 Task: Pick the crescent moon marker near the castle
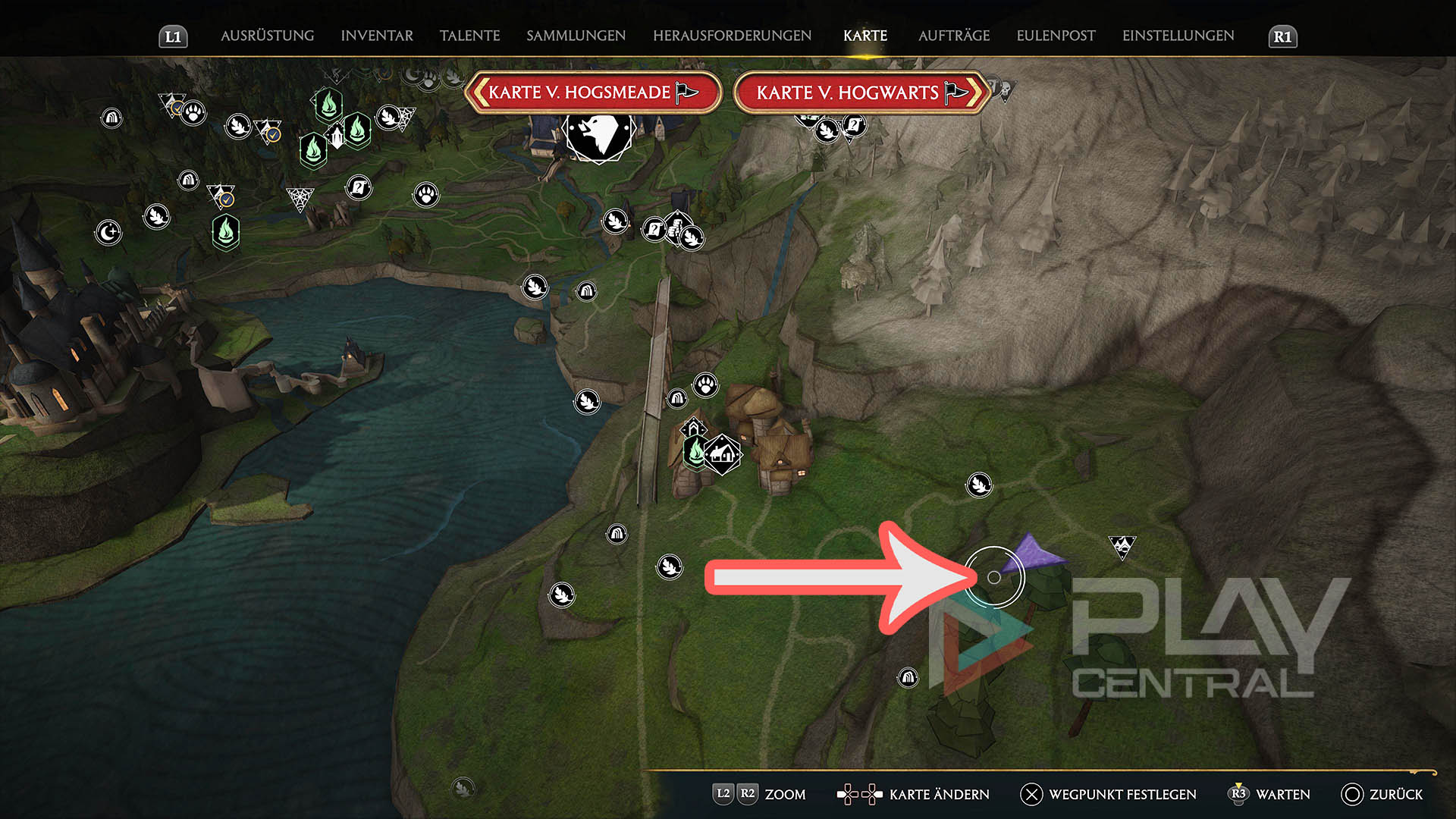(x=108, y=232)
